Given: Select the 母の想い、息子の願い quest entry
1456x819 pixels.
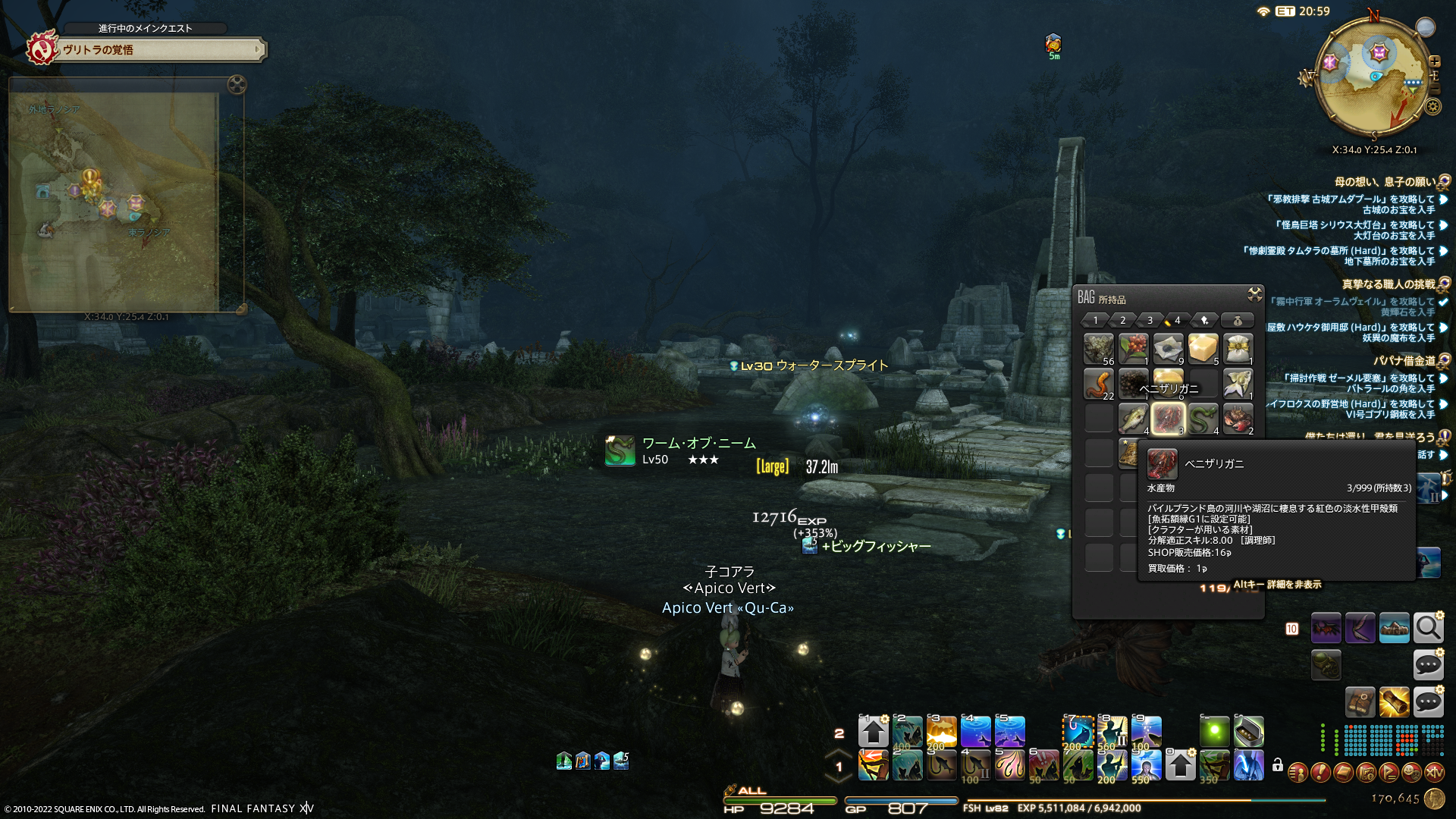Looking at the screenshot, I should [x=1385, y=182].
